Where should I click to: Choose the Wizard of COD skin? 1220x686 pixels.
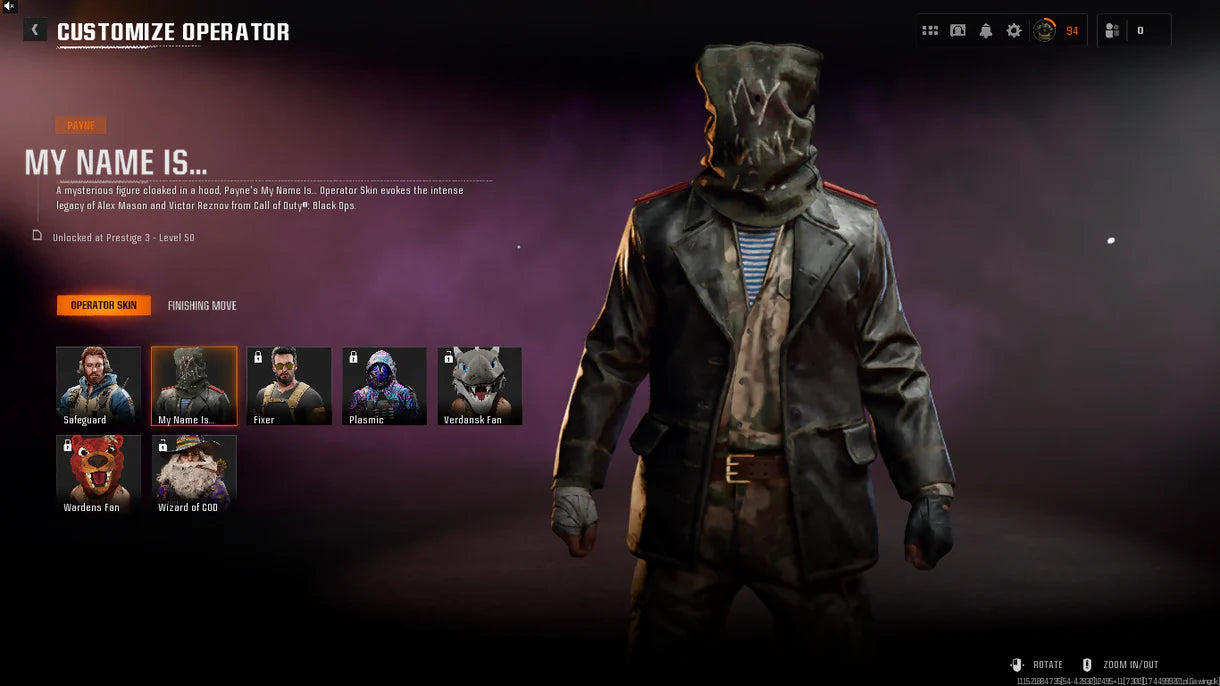(194, 474)
